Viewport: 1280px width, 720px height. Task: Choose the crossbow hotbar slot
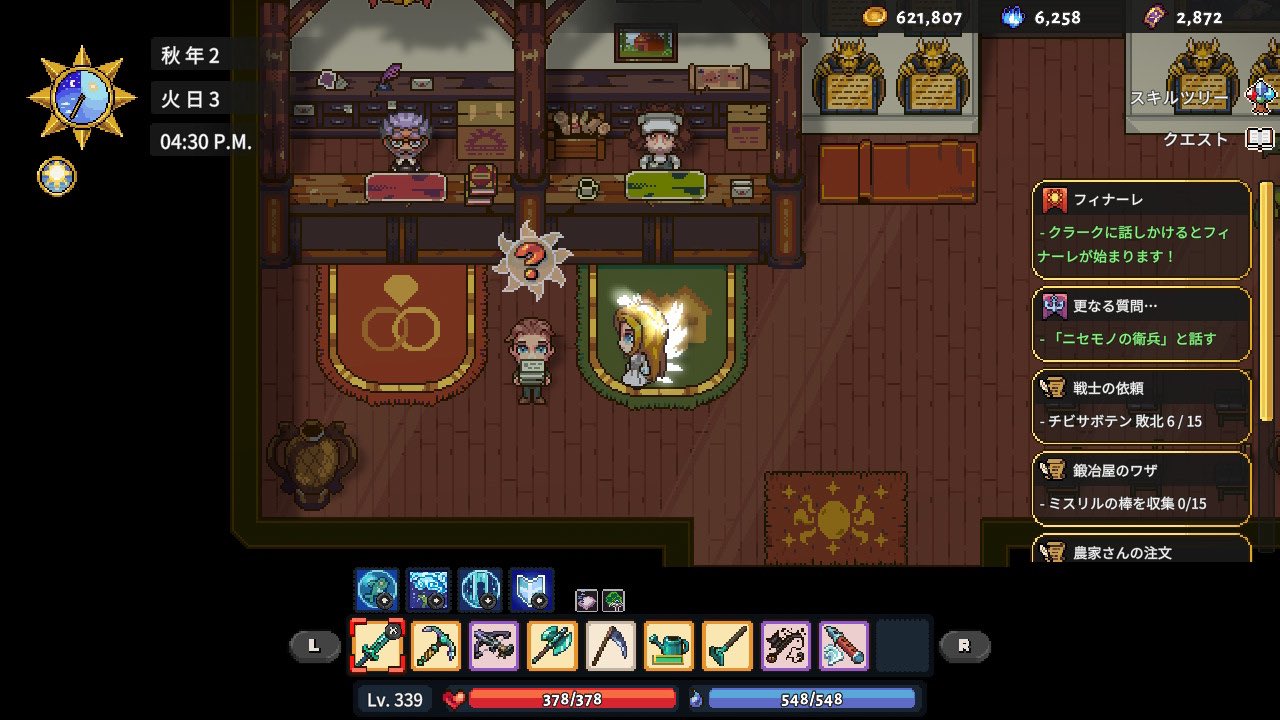[495, 646]
